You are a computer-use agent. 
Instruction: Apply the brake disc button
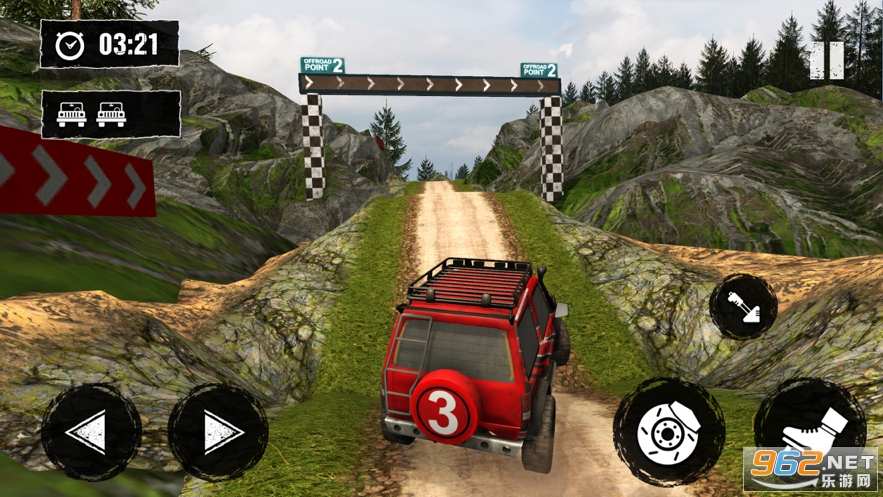(668, 432)
